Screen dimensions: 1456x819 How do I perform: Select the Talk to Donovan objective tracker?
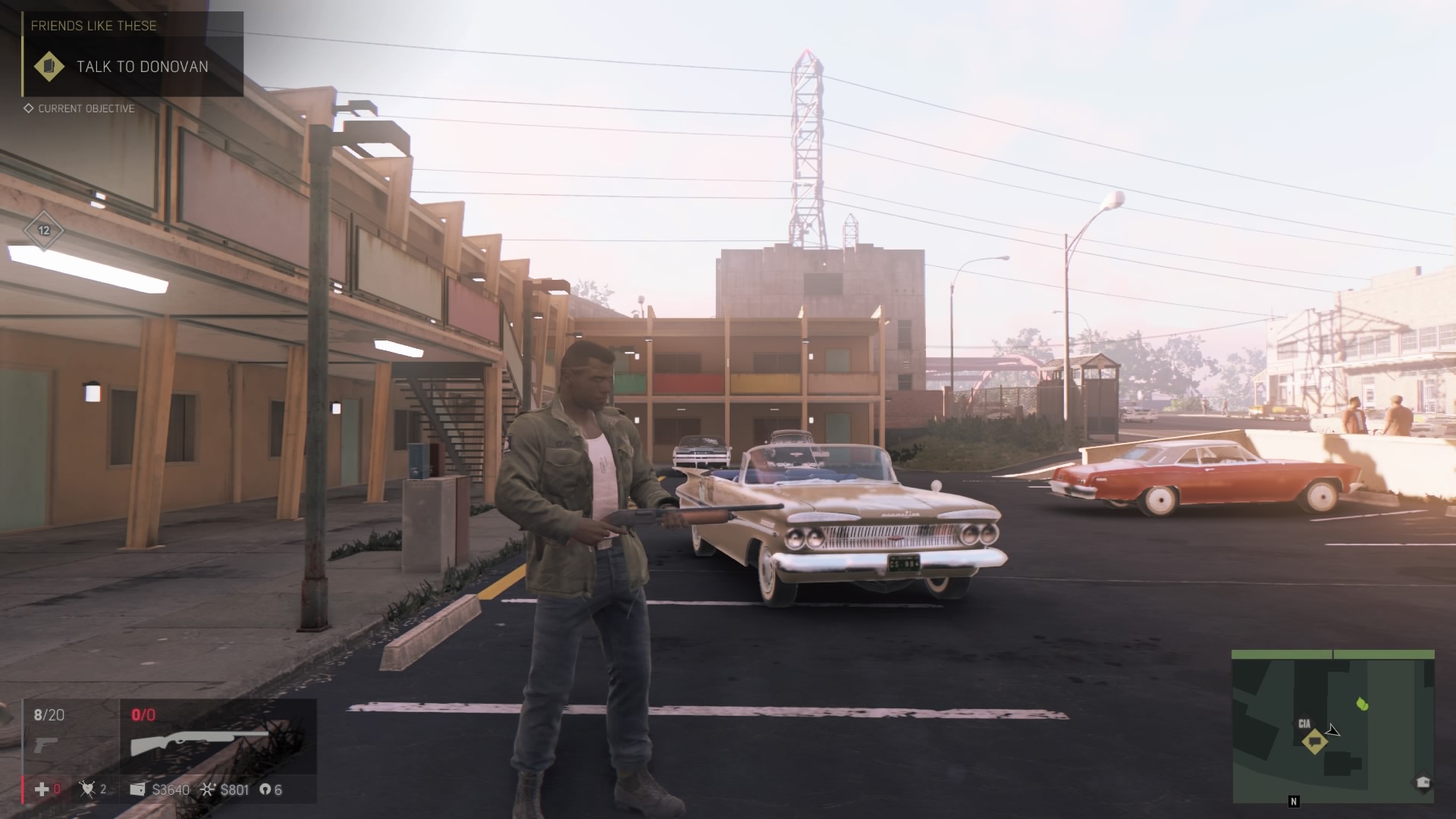[x=133, y=66]
